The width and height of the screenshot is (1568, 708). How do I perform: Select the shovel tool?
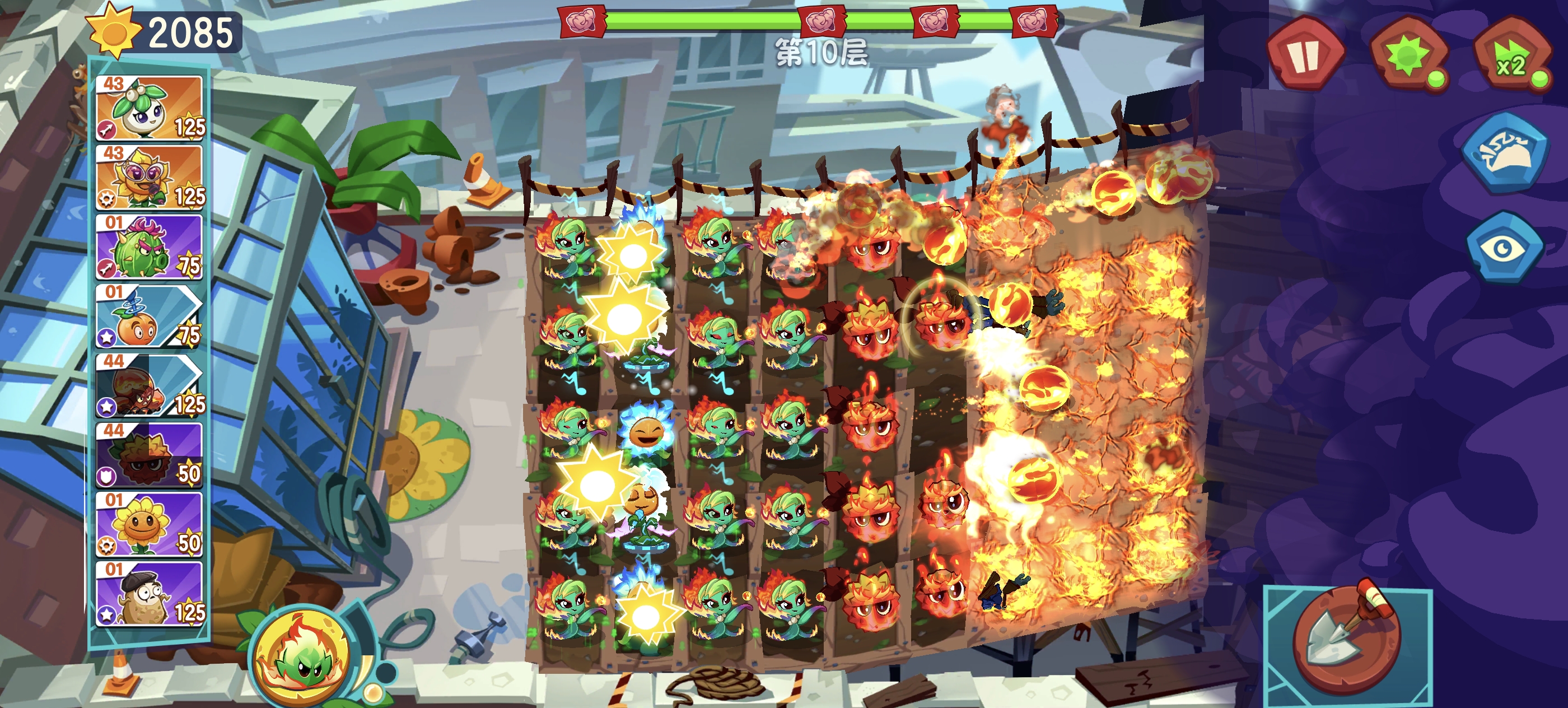[x=1346, y=639]
